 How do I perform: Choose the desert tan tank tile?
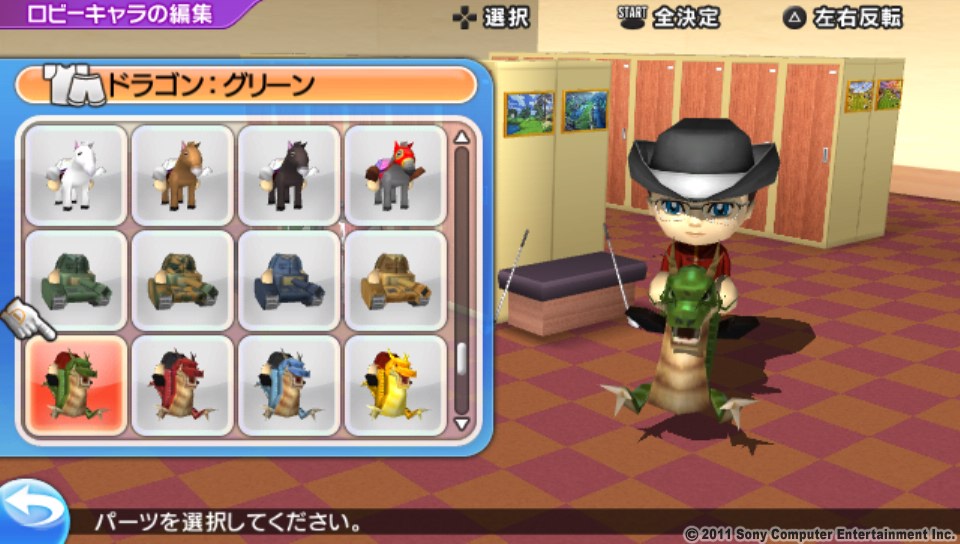pos(396,280)
